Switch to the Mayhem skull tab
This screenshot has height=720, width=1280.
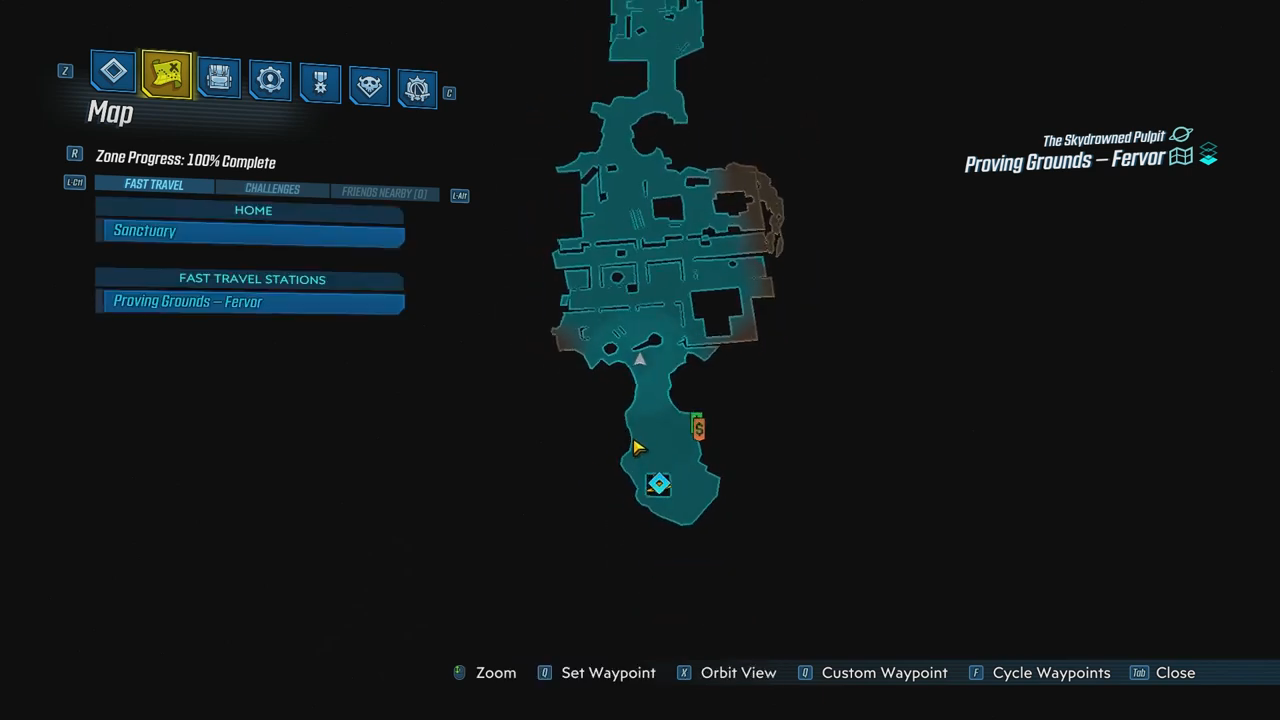(x=369, y=87)
